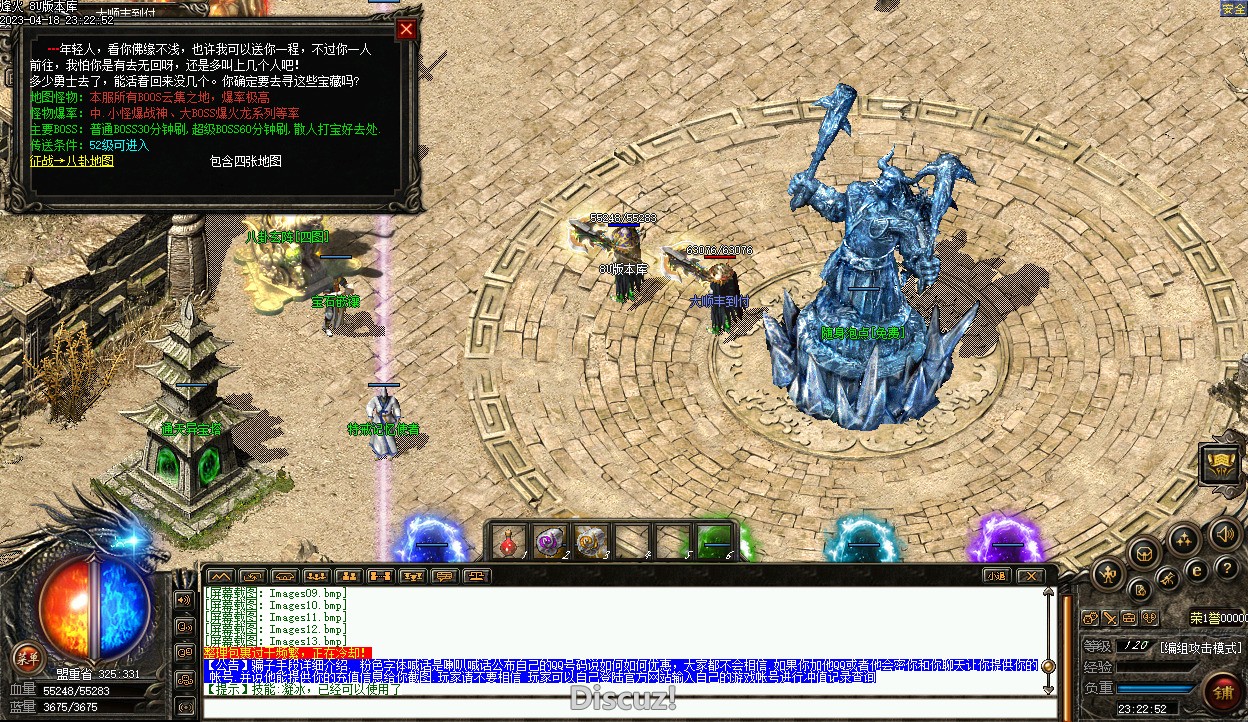
Task: Select the crossed swords small icon
Action: pos(1109,618)
